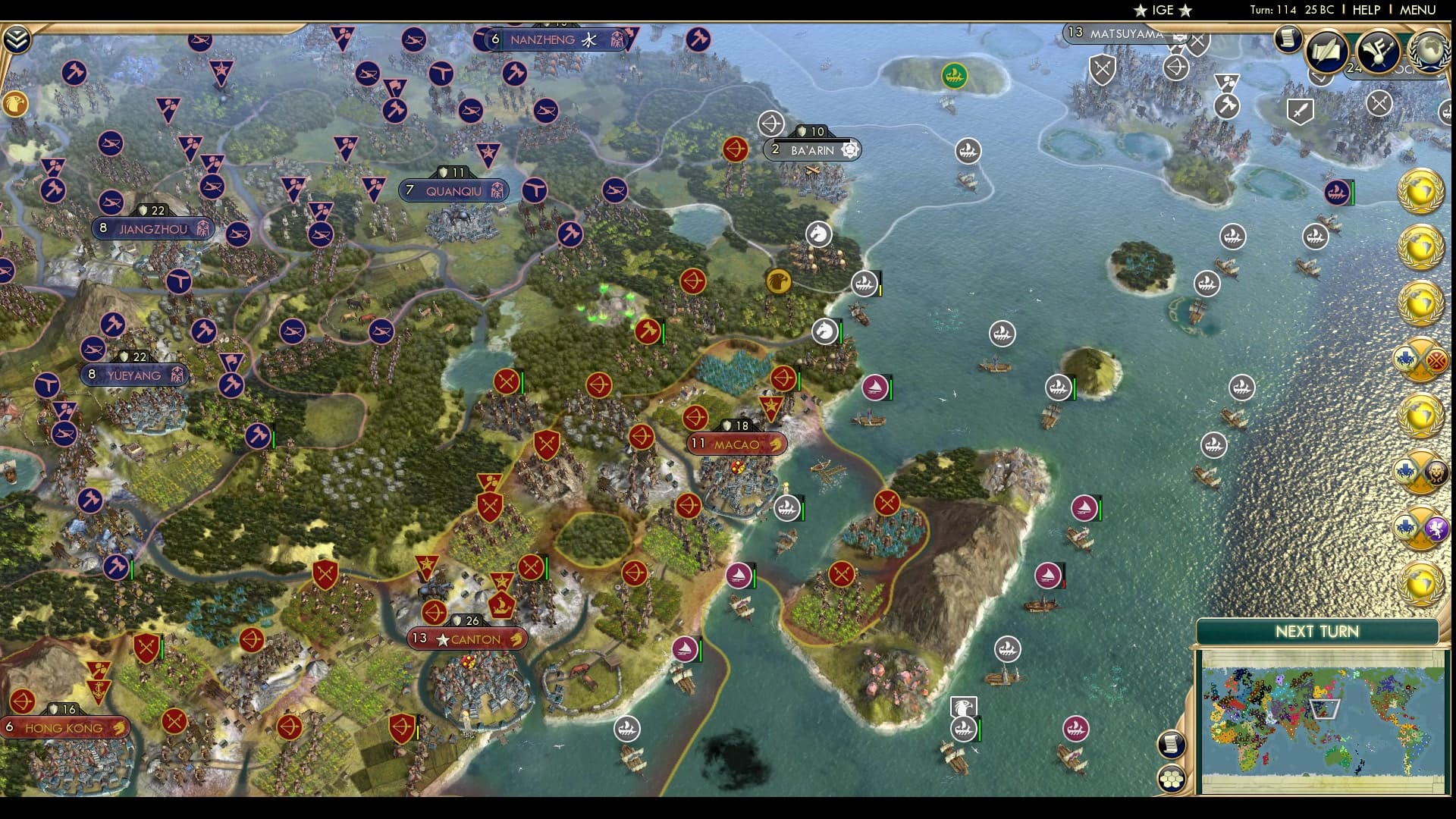The width and height of the screenshot is (1456, 819).
Task: Open the game log scroll beside the minimap
Action: point(1172,743)
